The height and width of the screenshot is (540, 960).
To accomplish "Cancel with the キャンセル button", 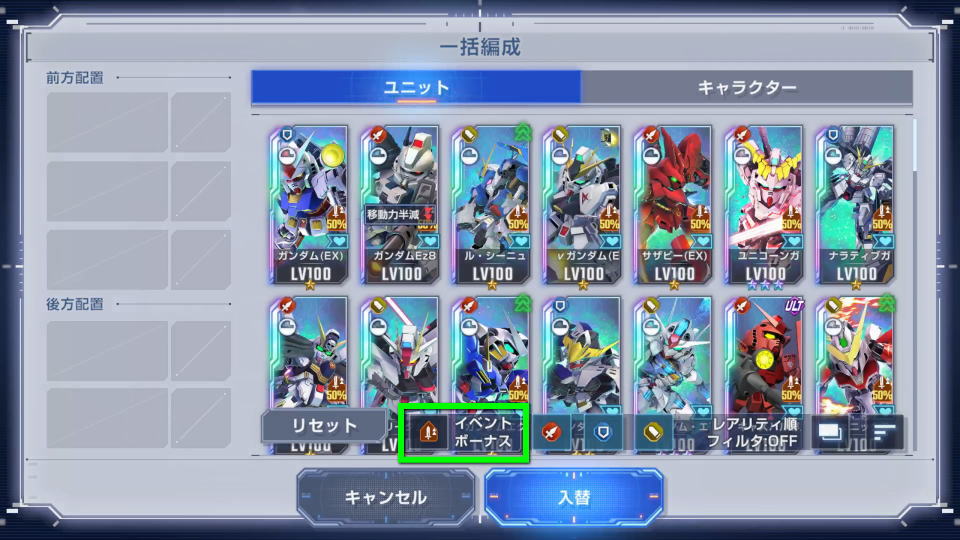I will click(385, 497).
